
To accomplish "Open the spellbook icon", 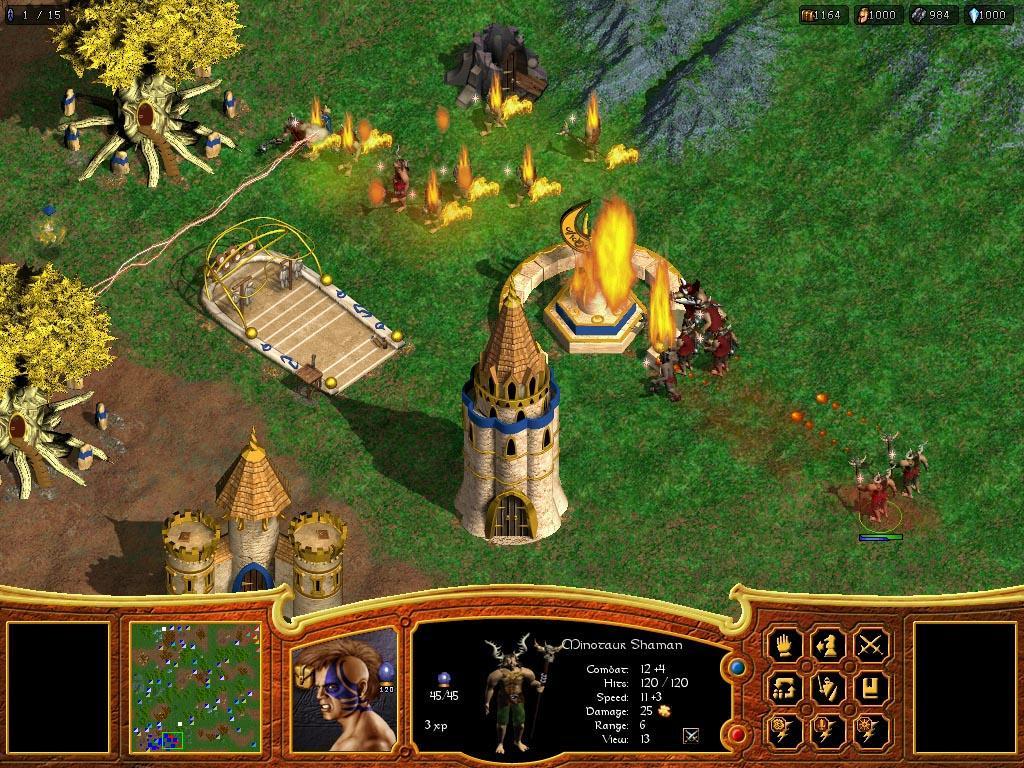I will (872, 688).
